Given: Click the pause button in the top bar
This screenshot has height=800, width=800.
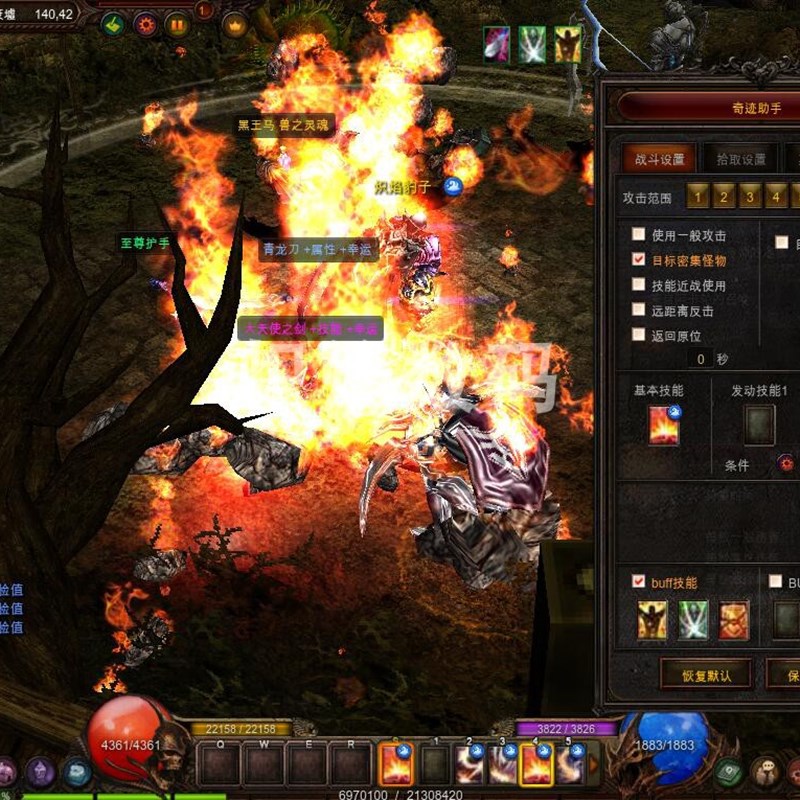Looking at the screenshot, I should [178, 25].
